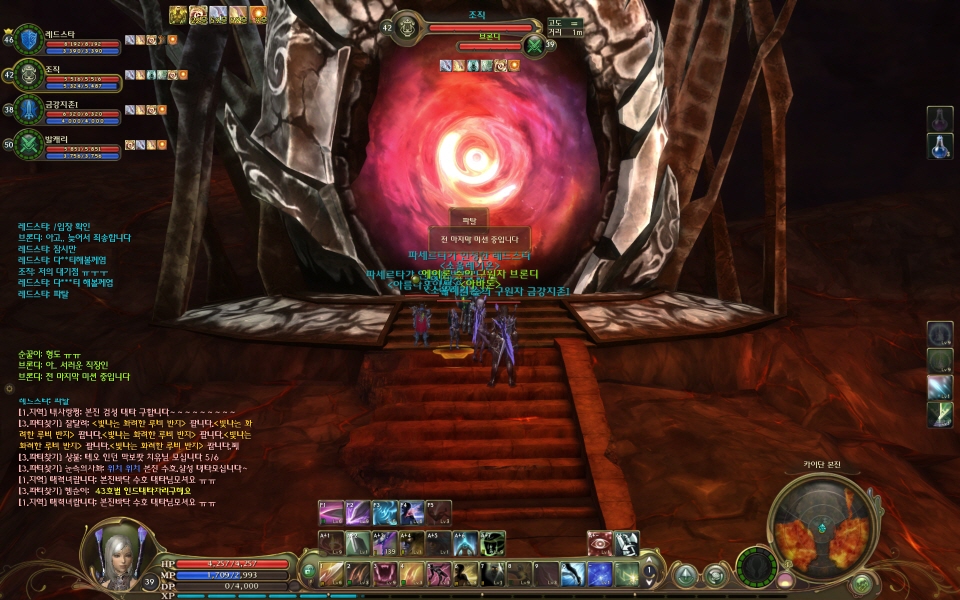The width and height of the screenshot is (960, 600).
Task: Click the minimap of 카이단 본진
Action: tap(819, 526)
